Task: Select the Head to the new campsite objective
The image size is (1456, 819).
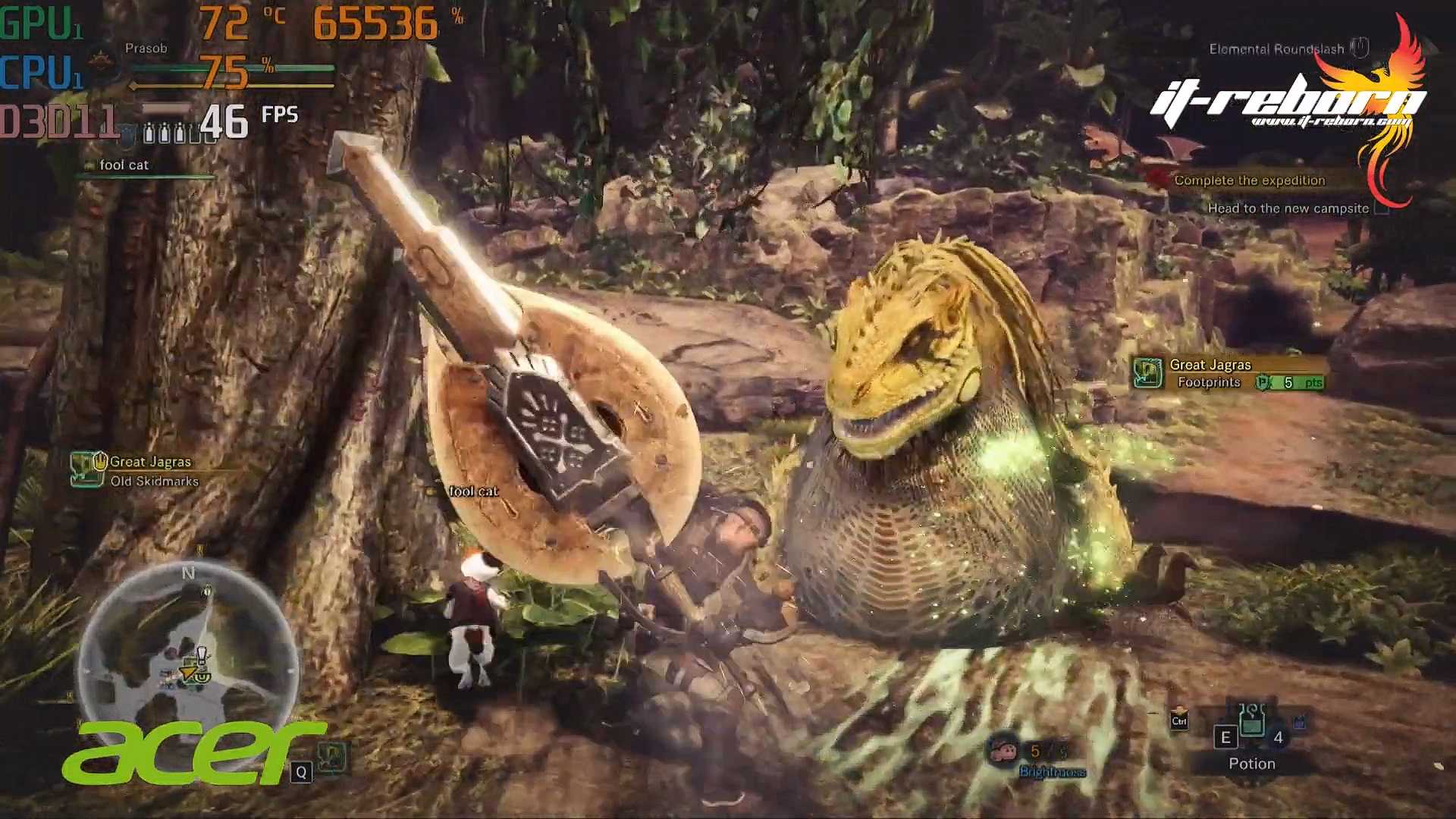Action: (1288, 209)
